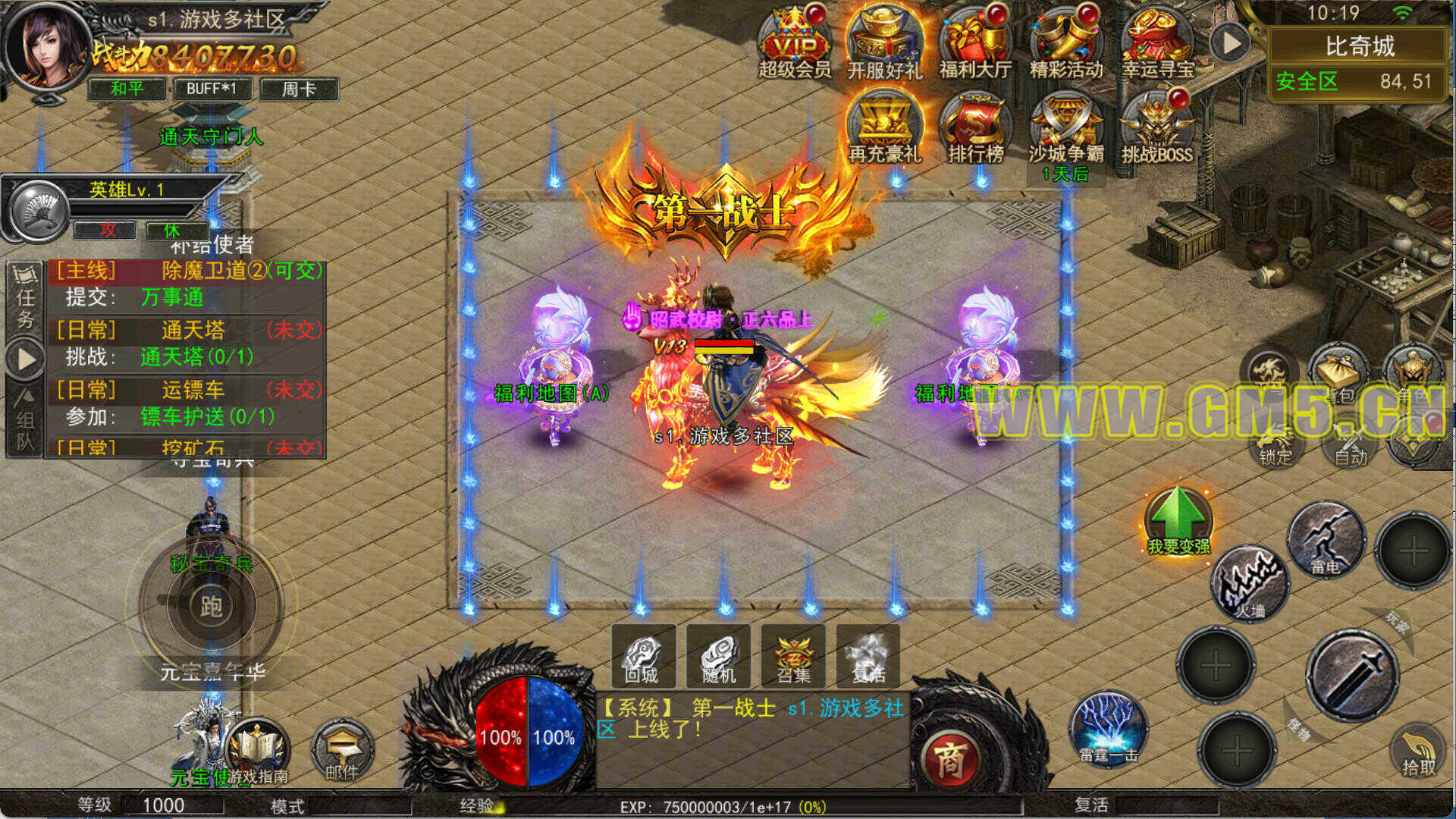Open the 挑战BOSS menu
The image size is (1456, 819).
pyautogui.click(x=1157, y=127)
